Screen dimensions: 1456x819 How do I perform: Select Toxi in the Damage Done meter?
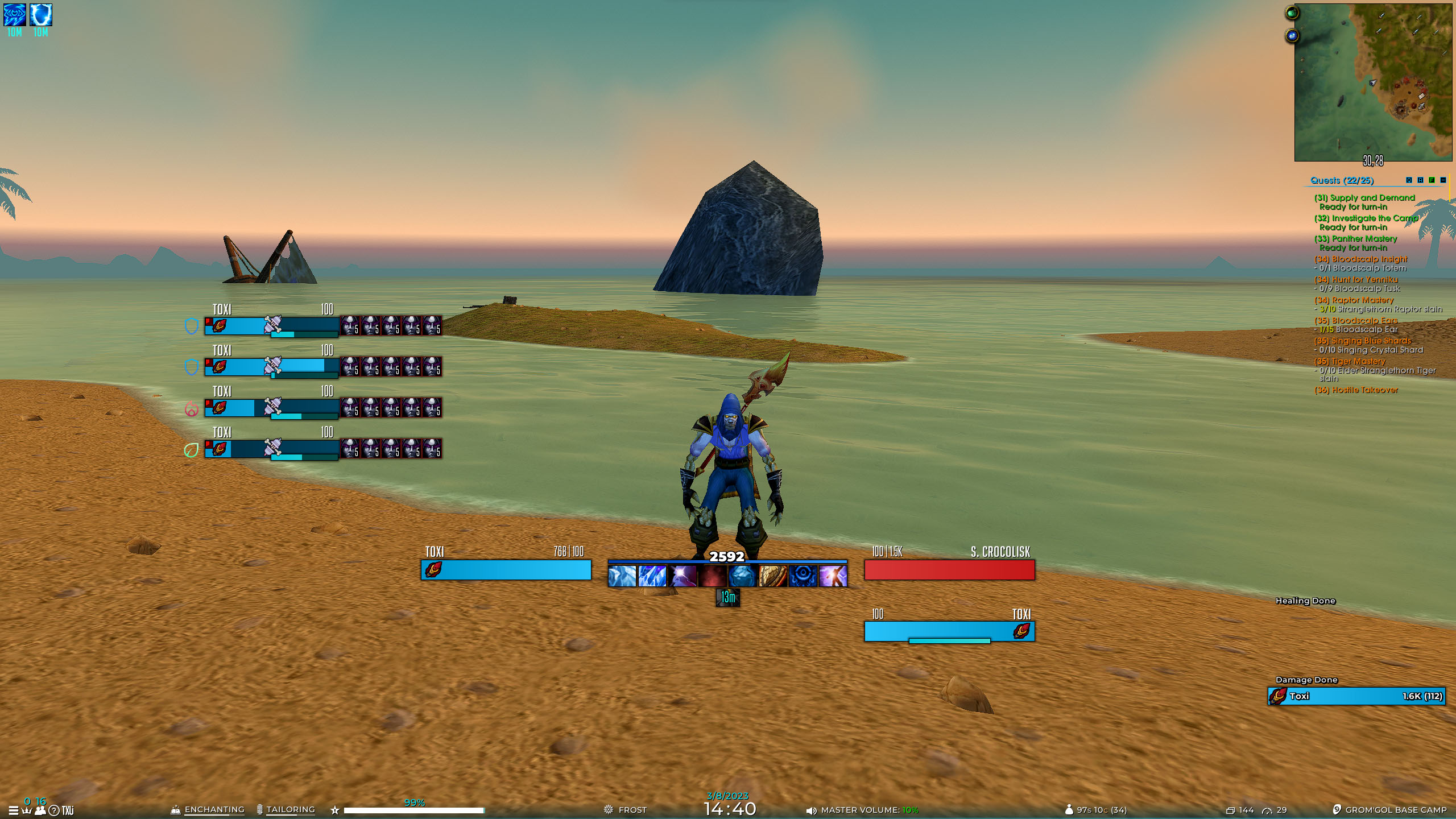[x=1356, y=696]
